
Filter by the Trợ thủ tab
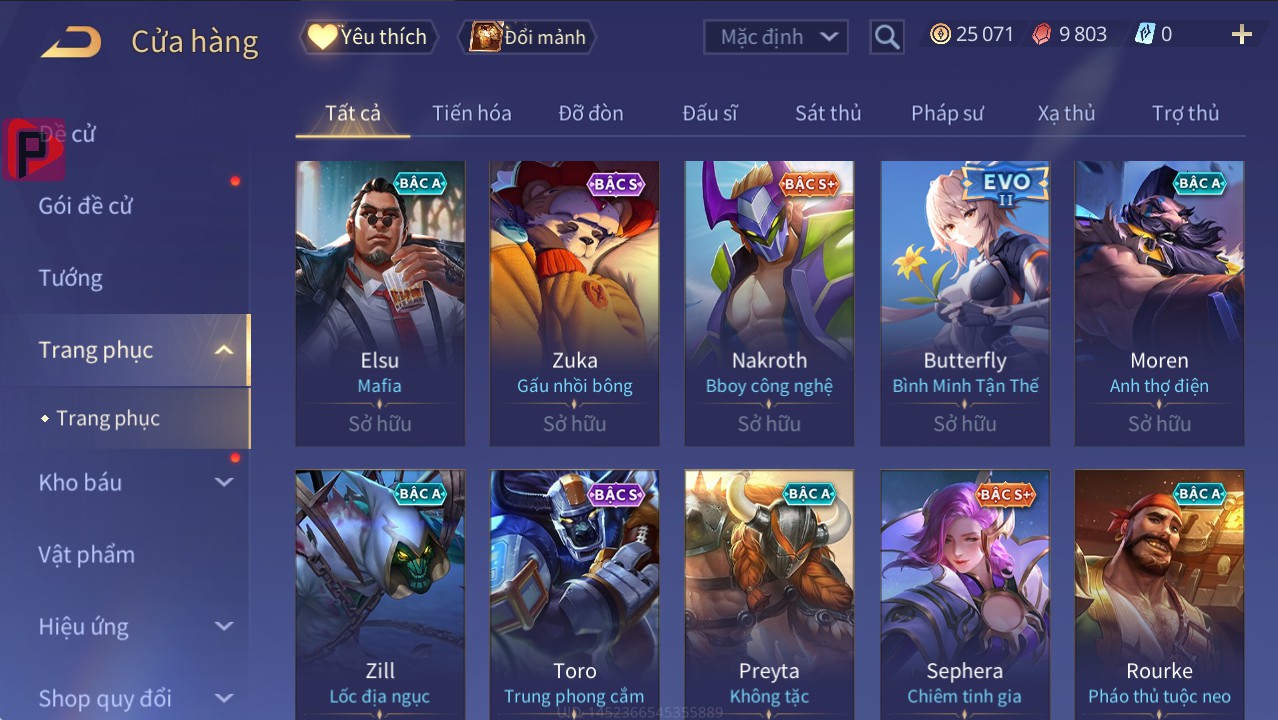[1185, 113]
